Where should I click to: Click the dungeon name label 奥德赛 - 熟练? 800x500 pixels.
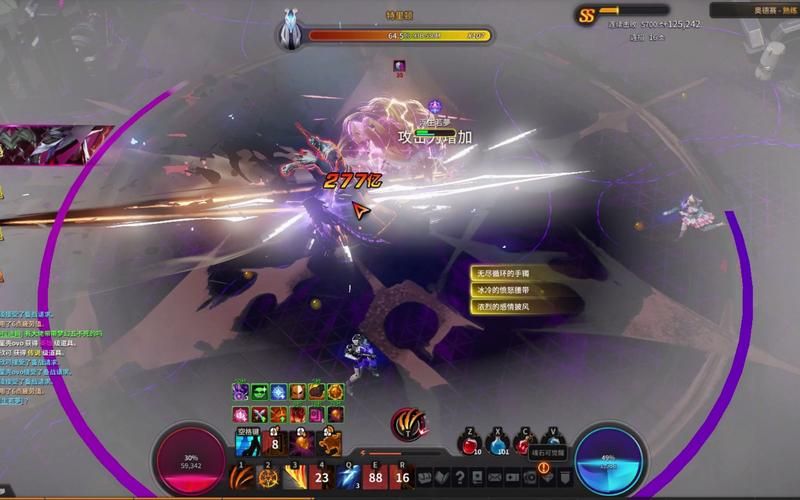click(755, 9)
